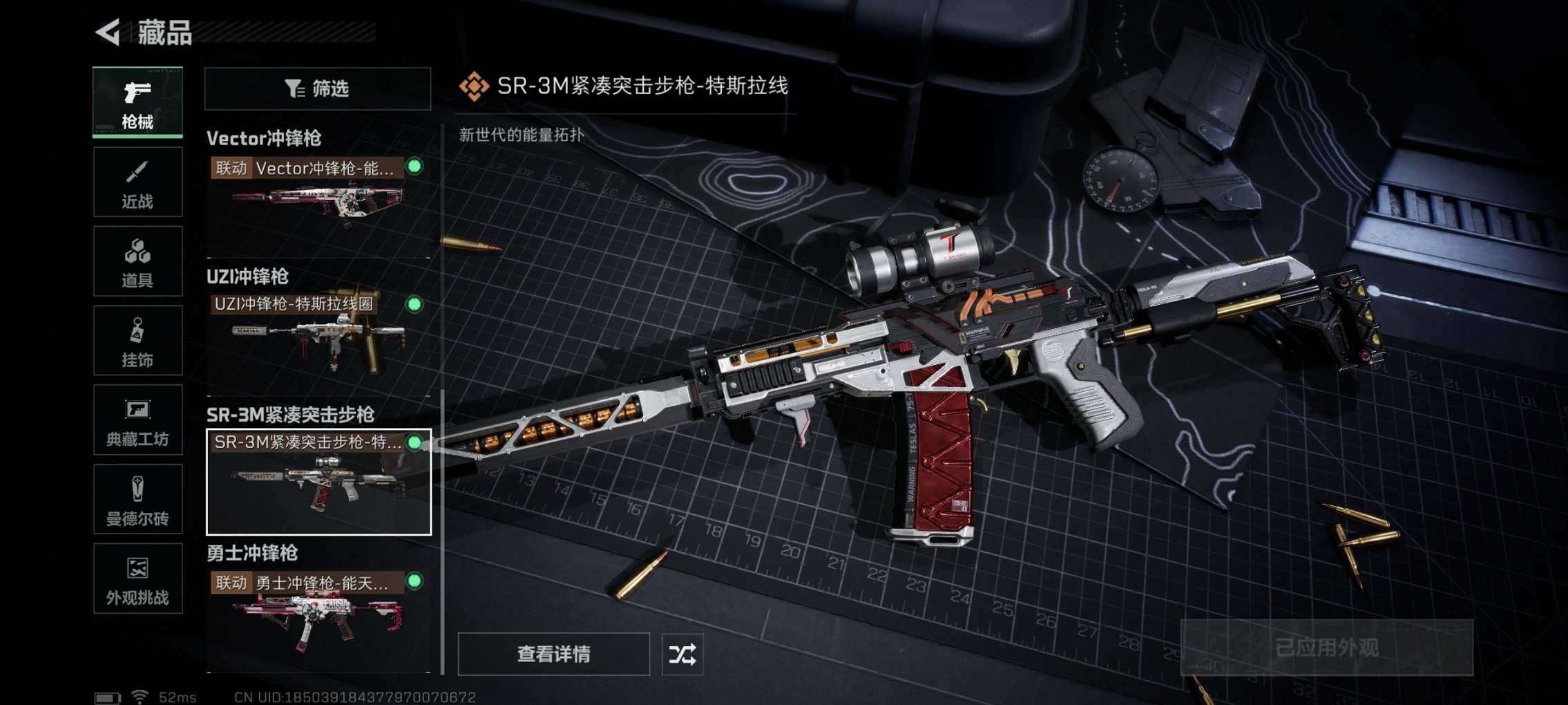This screenshot has width=1568, height=705.
Task: Select the 道具 items category icon
Action: pyautogui.click(x=137, y=261)
